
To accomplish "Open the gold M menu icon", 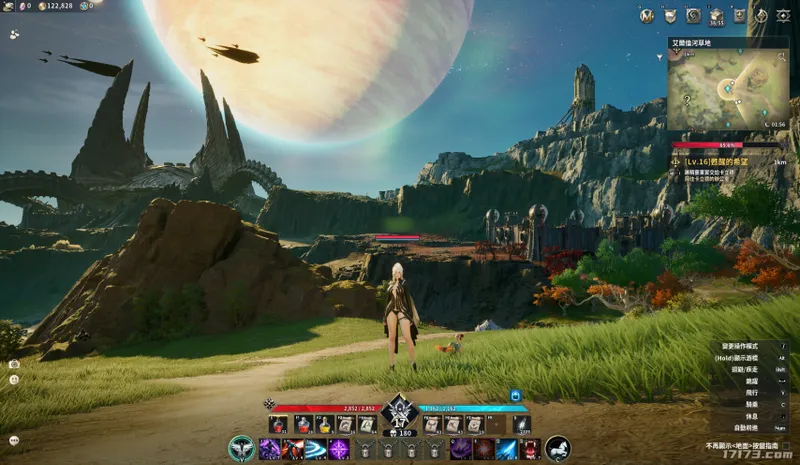I will coord(647,15).
